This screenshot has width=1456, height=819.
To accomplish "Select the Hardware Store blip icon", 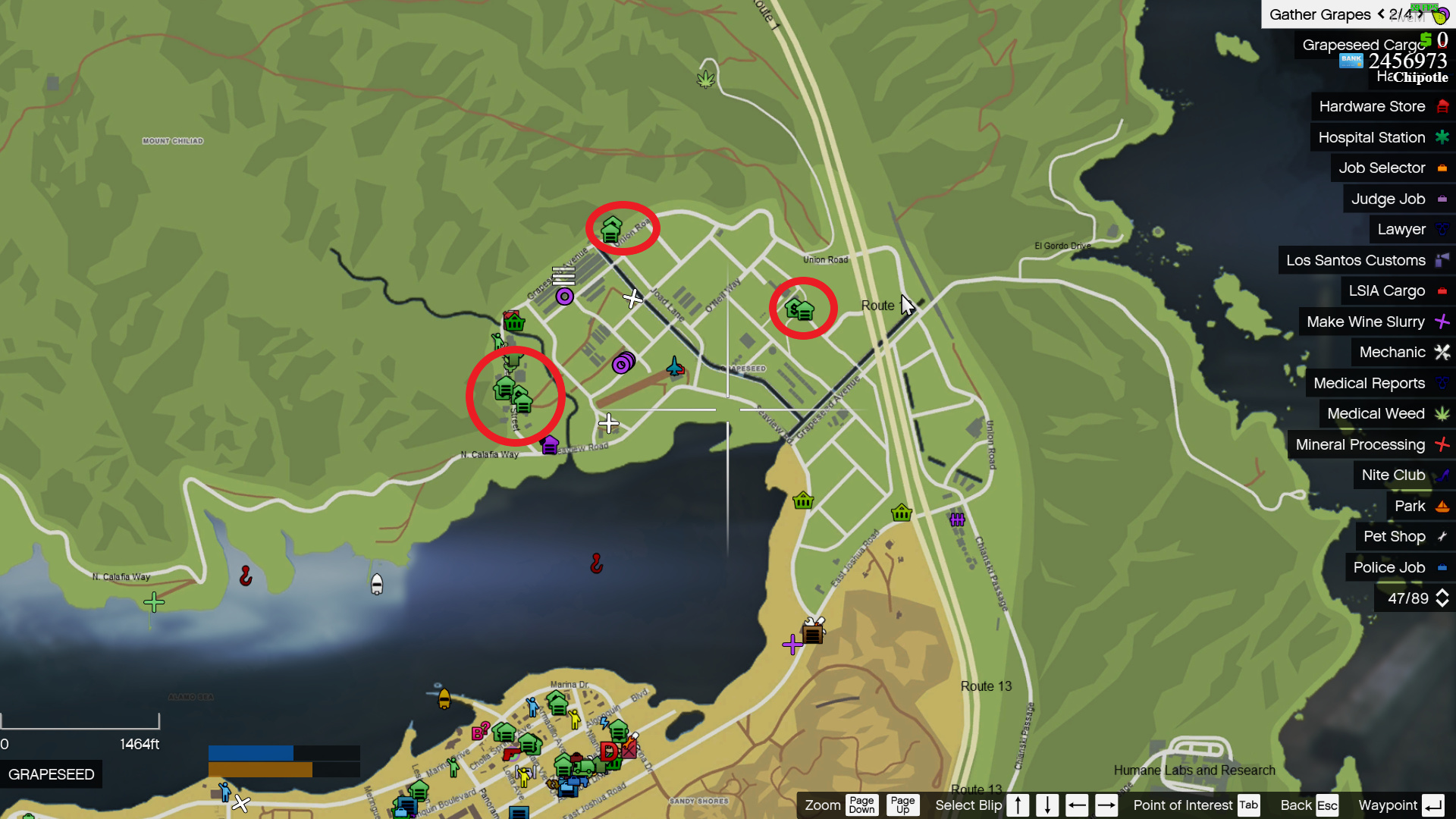I will (1443, 106).
